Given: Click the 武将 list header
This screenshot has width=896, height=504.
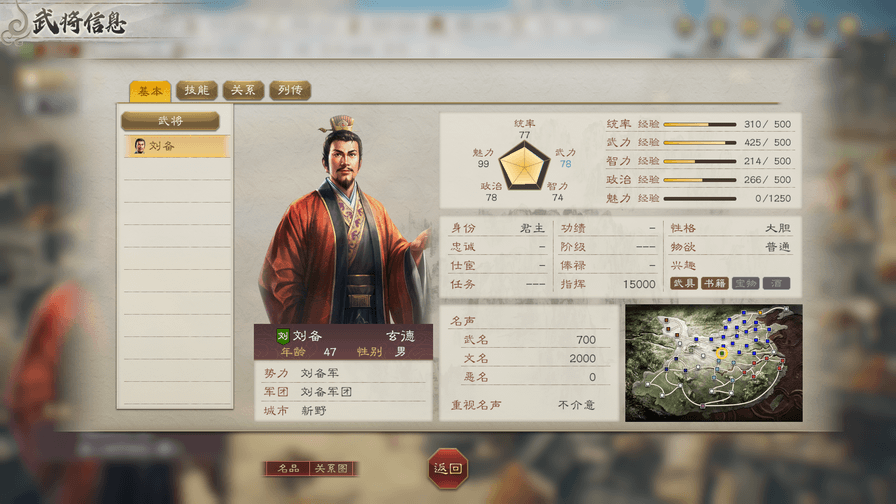Looking at the screenshot, I should [x=171, y=121].
